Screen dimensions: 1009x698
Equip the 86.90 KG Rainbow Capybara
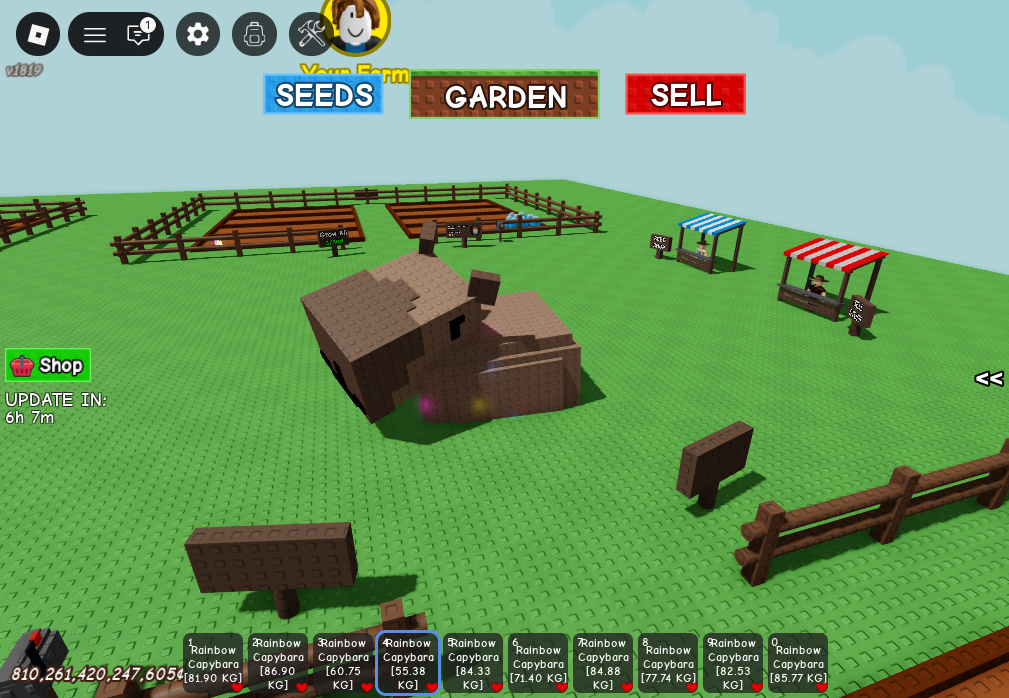point(278,663)
